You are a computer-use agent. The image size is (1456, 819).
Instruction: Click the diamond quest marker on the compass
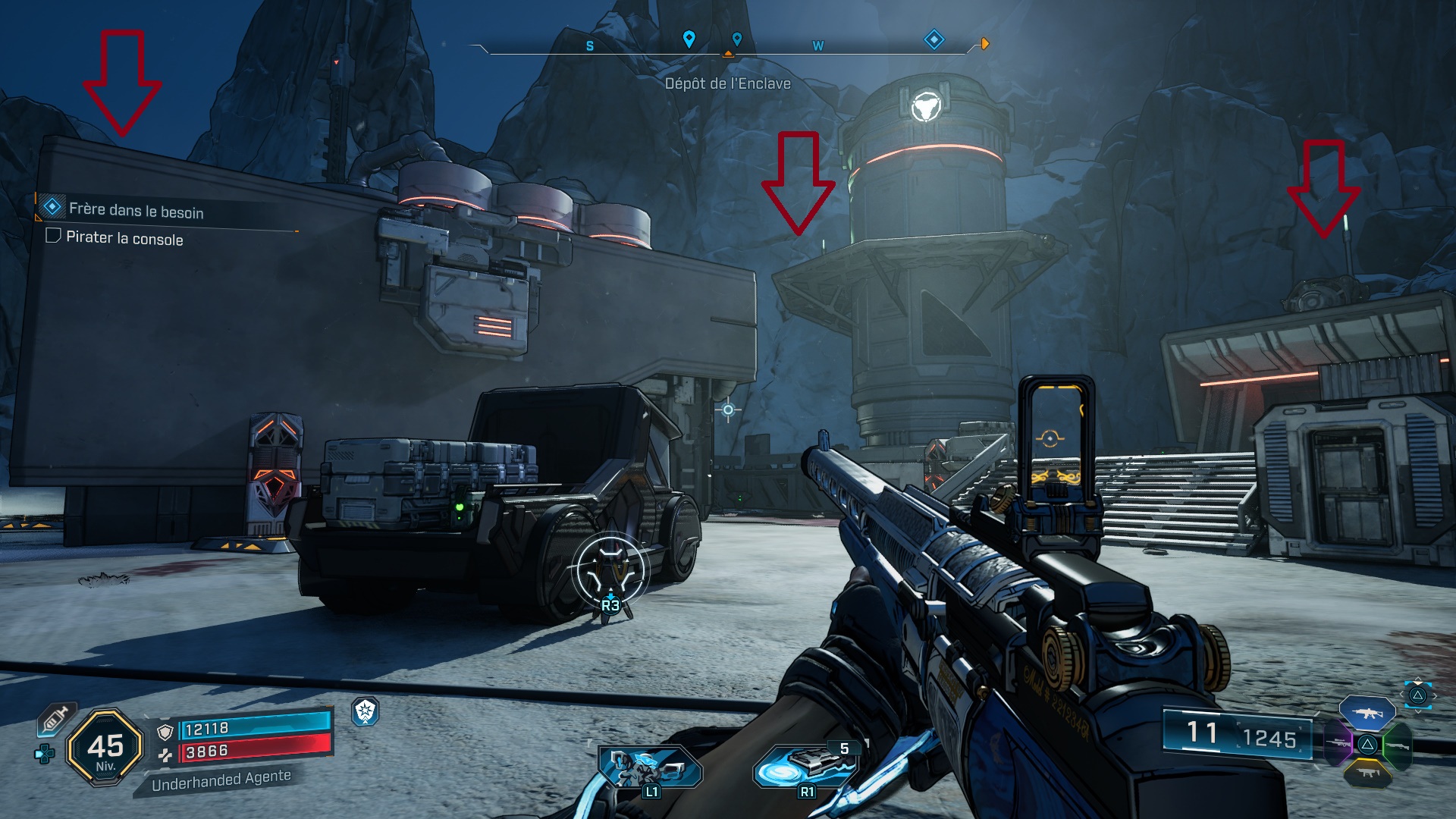[x=934, y=39]
